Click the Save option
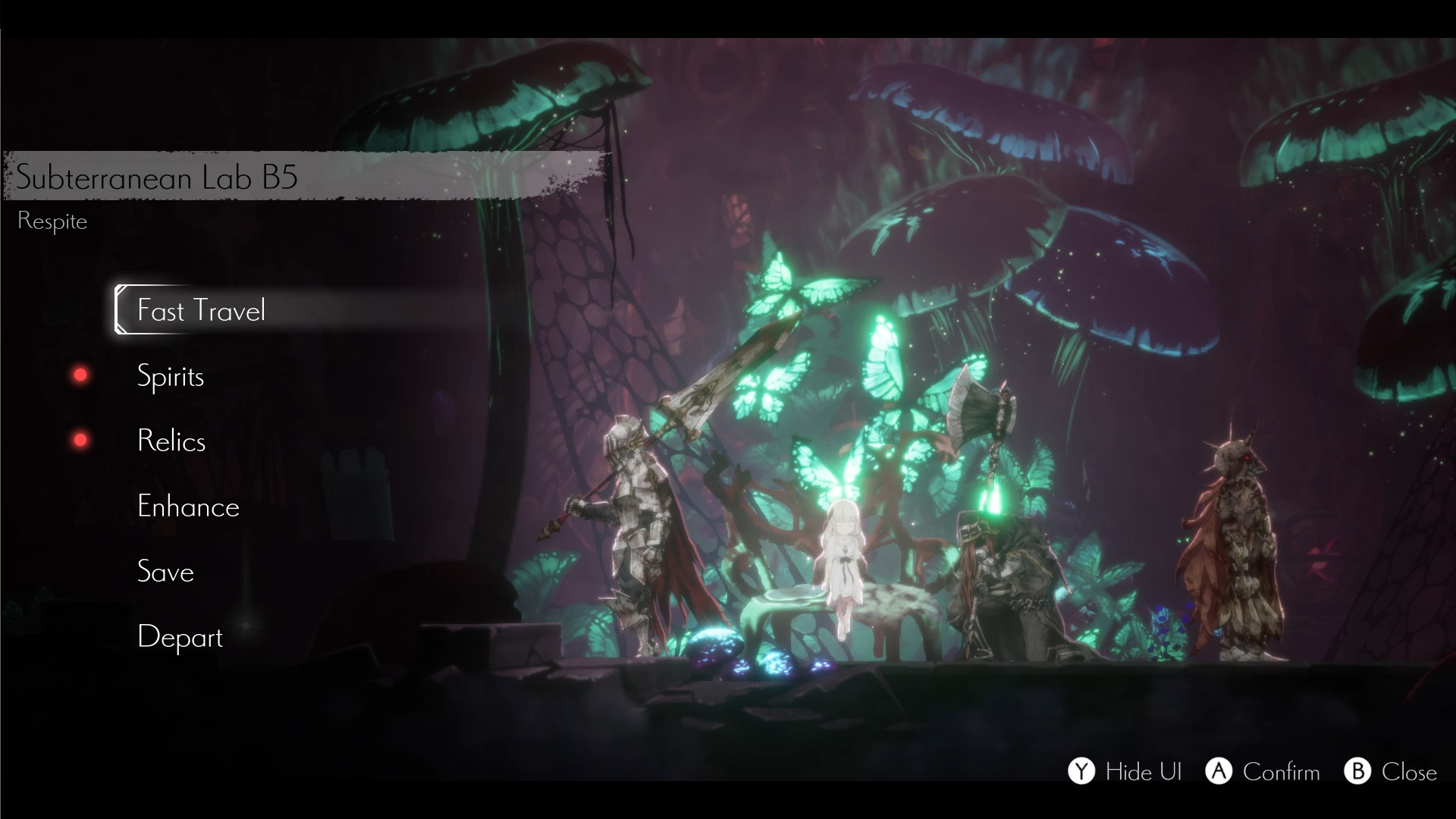The height and width of the screenshot is (819, 1456). point(165,573)
